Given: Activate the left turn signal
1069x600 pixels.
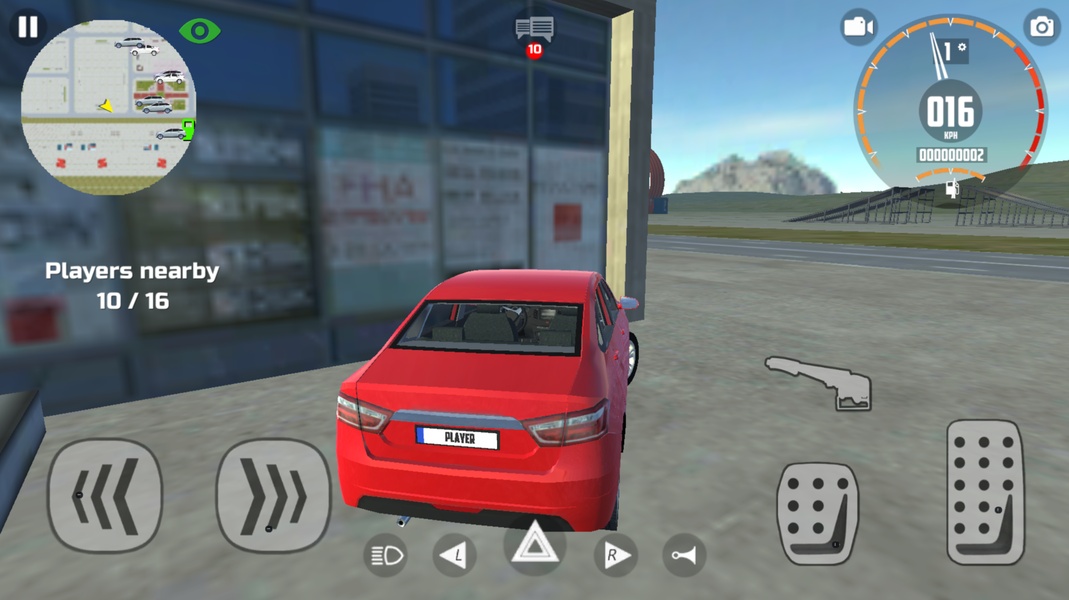Looking at the screenshot, I should tap(454, 555).
